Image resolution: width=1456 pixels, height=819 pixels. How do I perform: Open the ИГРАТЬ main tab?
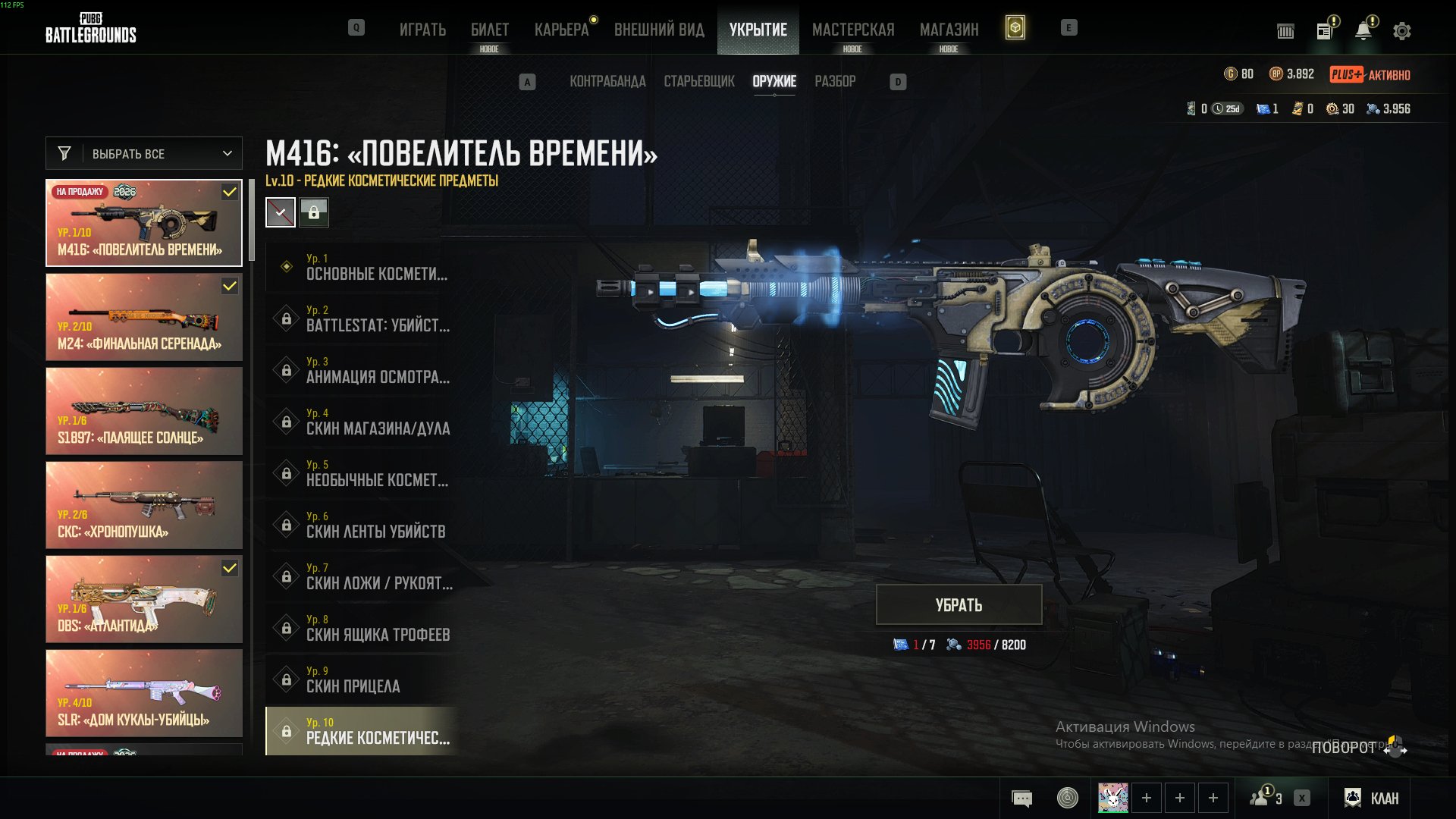(422, 30)
